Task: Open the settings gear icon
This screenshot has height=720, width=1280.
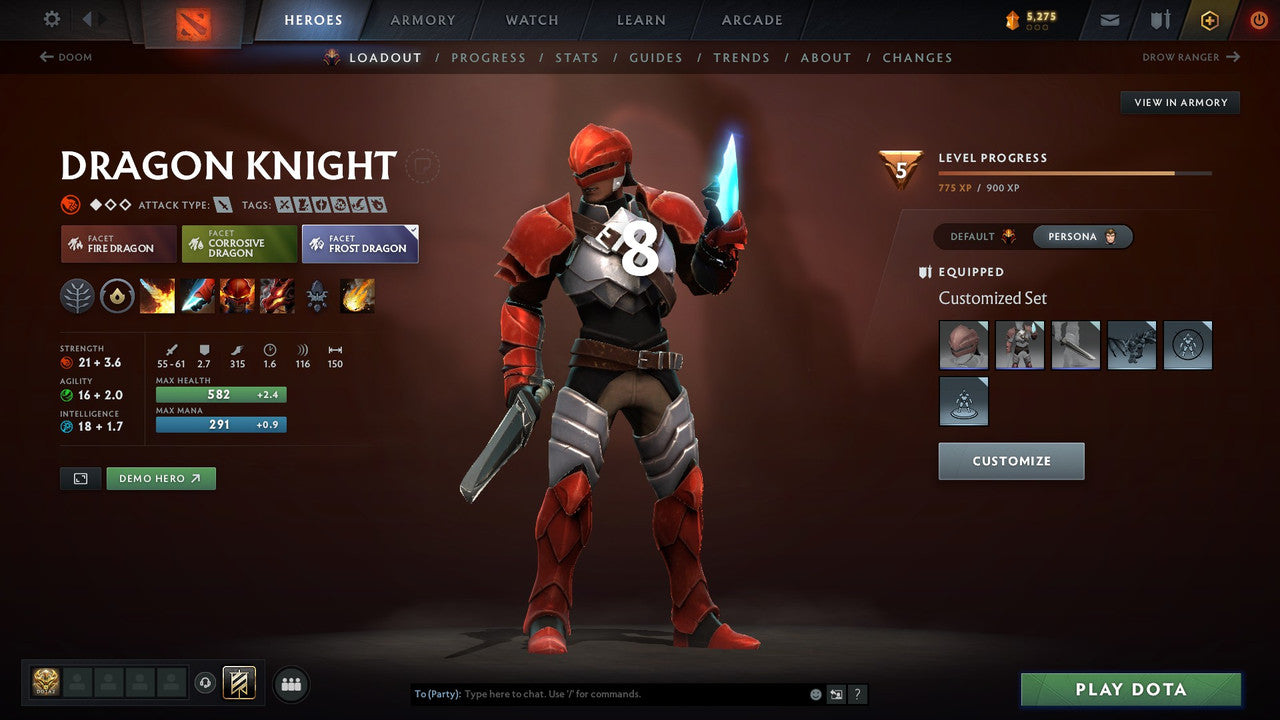Action: tap(52, 19)
